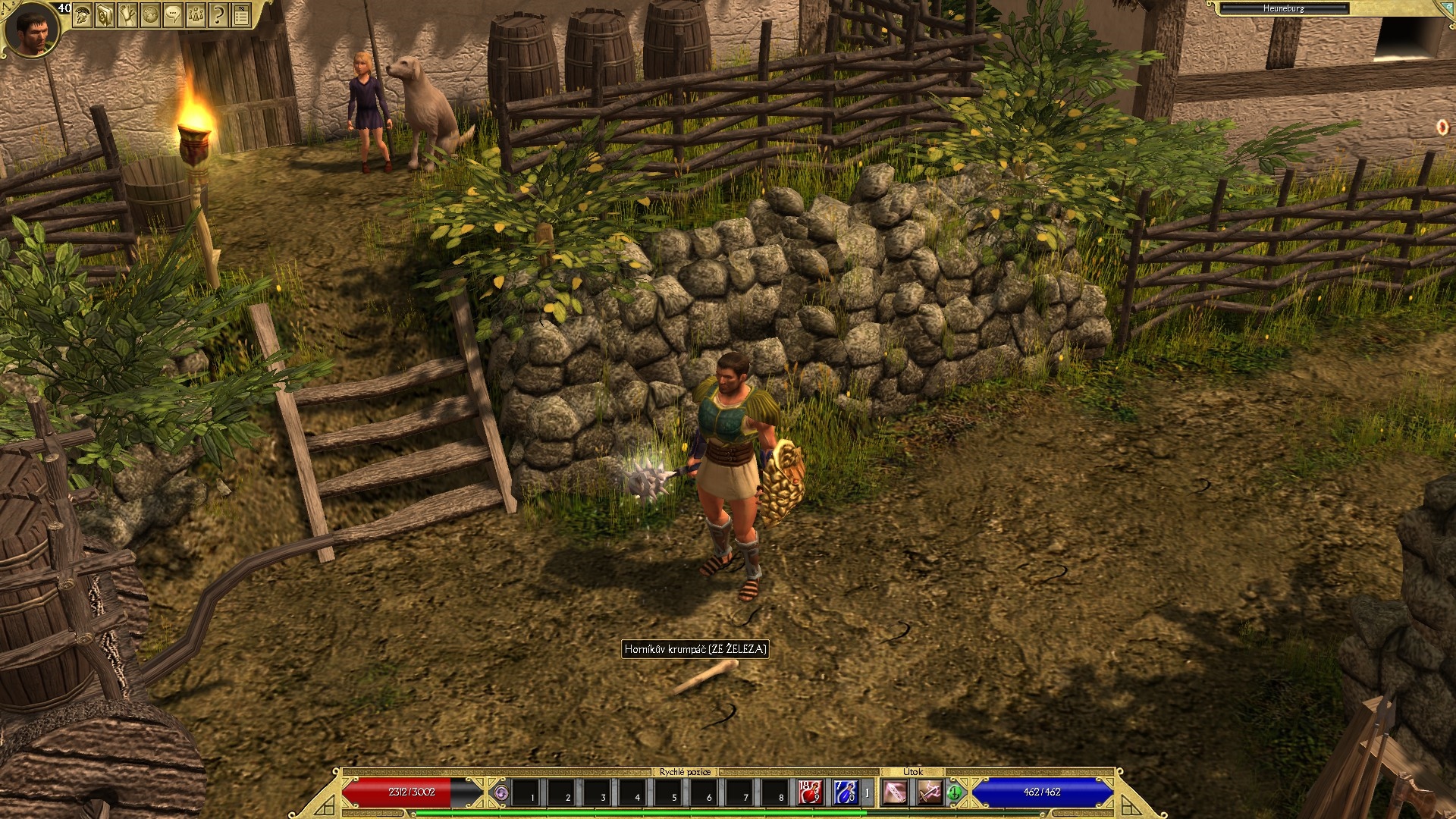Click the green weapon swap button

pos(954,793)
